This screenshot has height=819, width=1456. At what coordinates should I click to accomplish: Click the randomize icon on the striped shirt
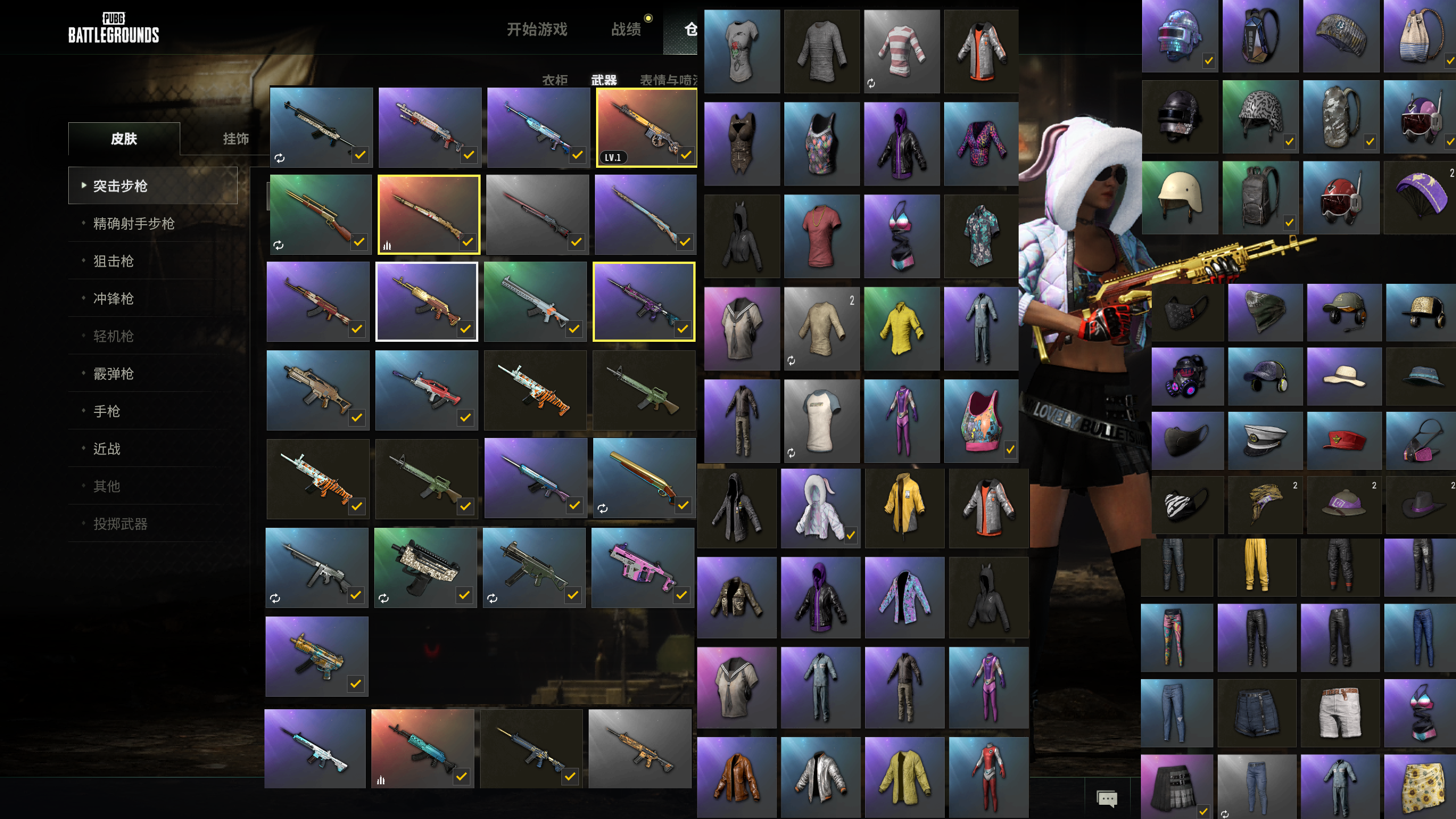(x=871, y=83)
